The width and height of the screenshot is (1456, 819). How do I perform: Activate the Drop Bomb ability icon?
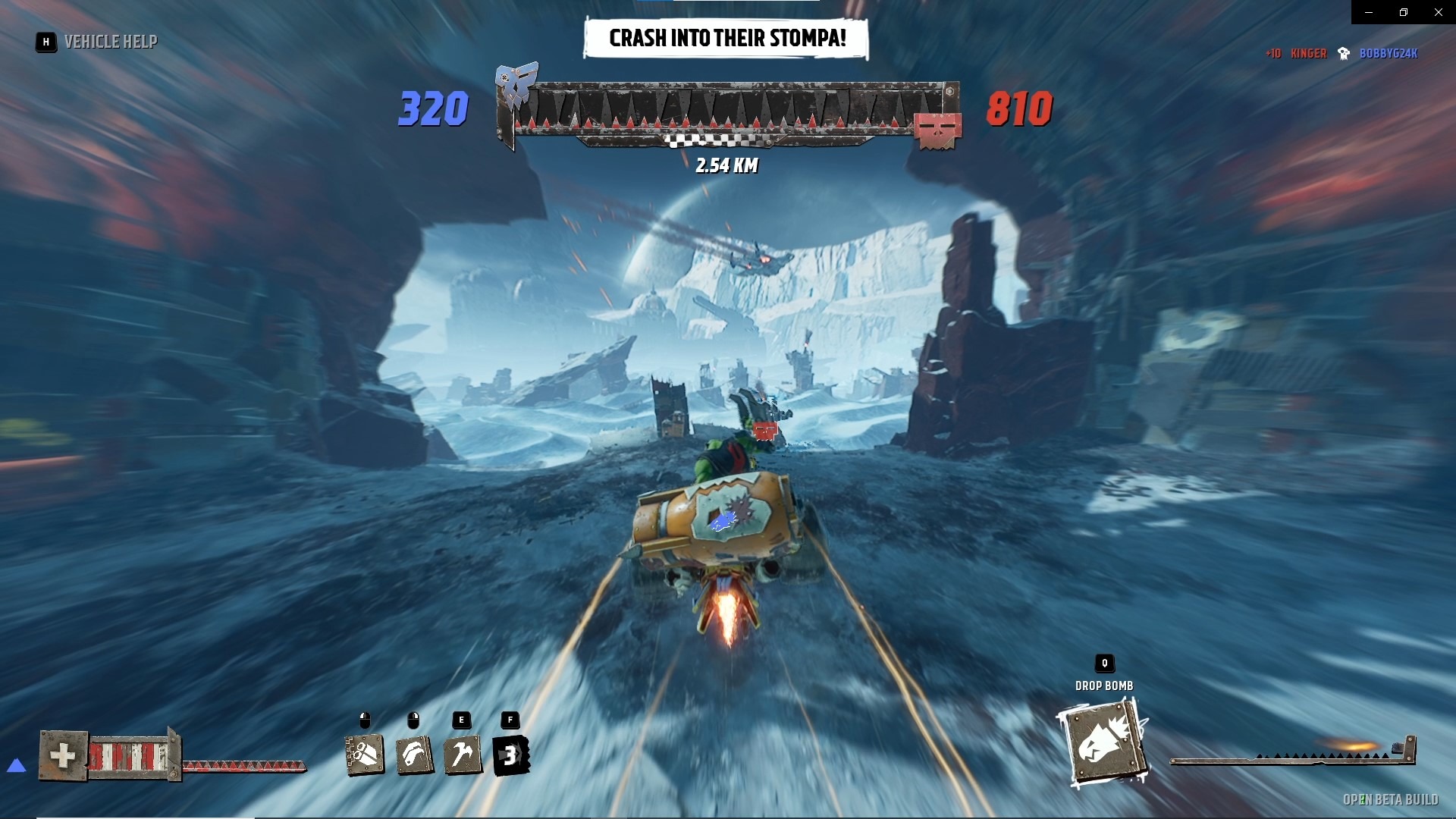(1103, 744)
